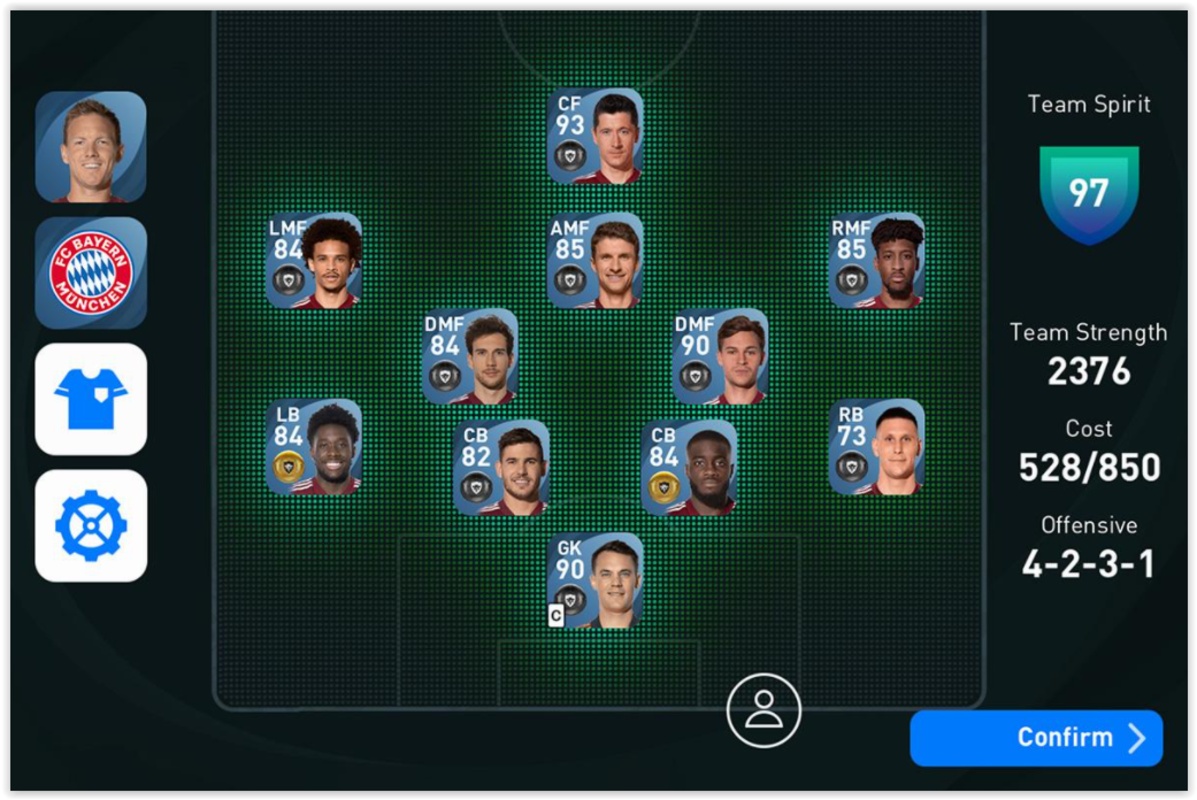Select the RB 73 defender card
This screenshot has height=800, width=1197.
(x=876, y=447)
